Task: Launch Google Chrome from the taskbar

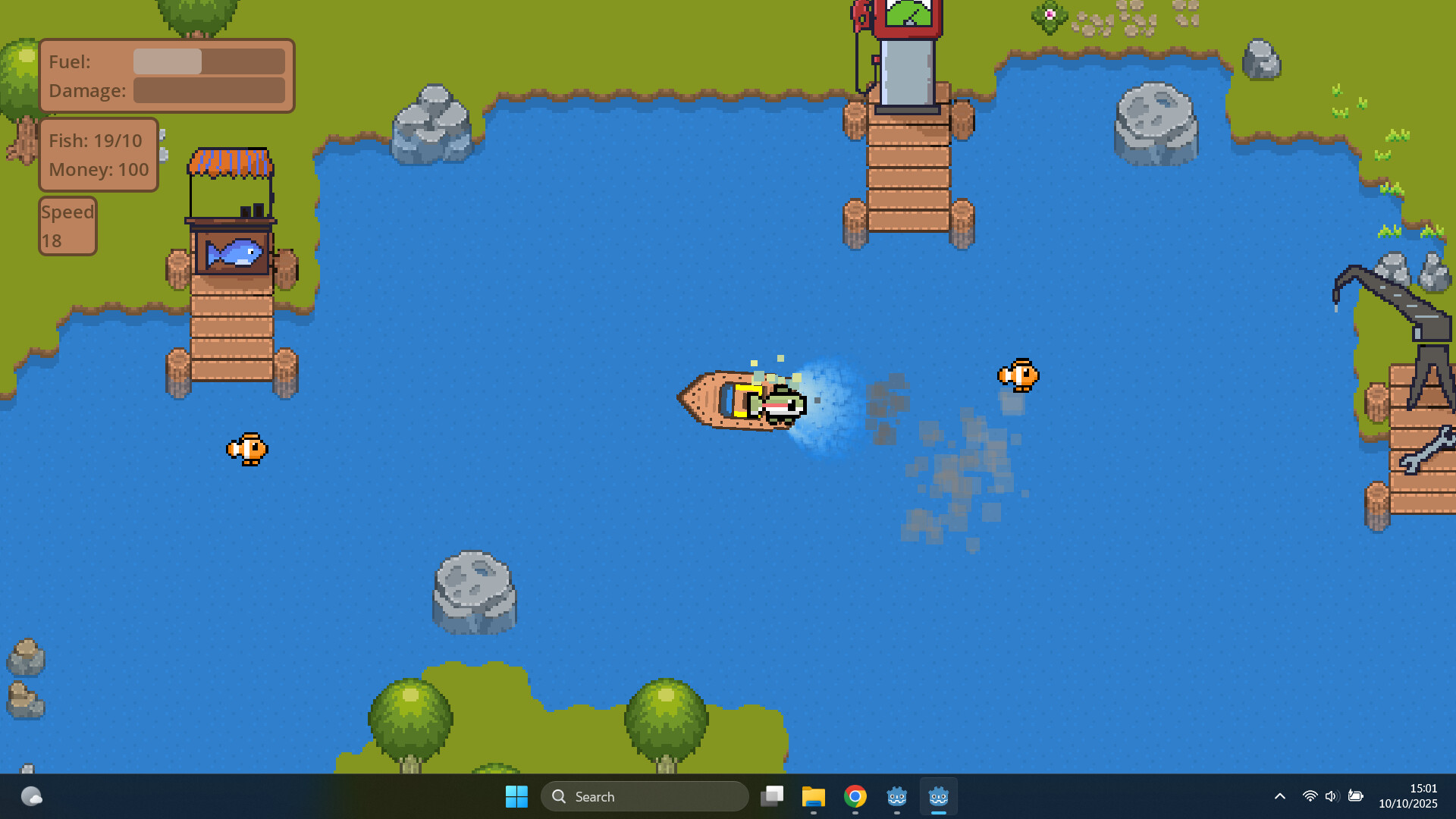Action: 855,796
